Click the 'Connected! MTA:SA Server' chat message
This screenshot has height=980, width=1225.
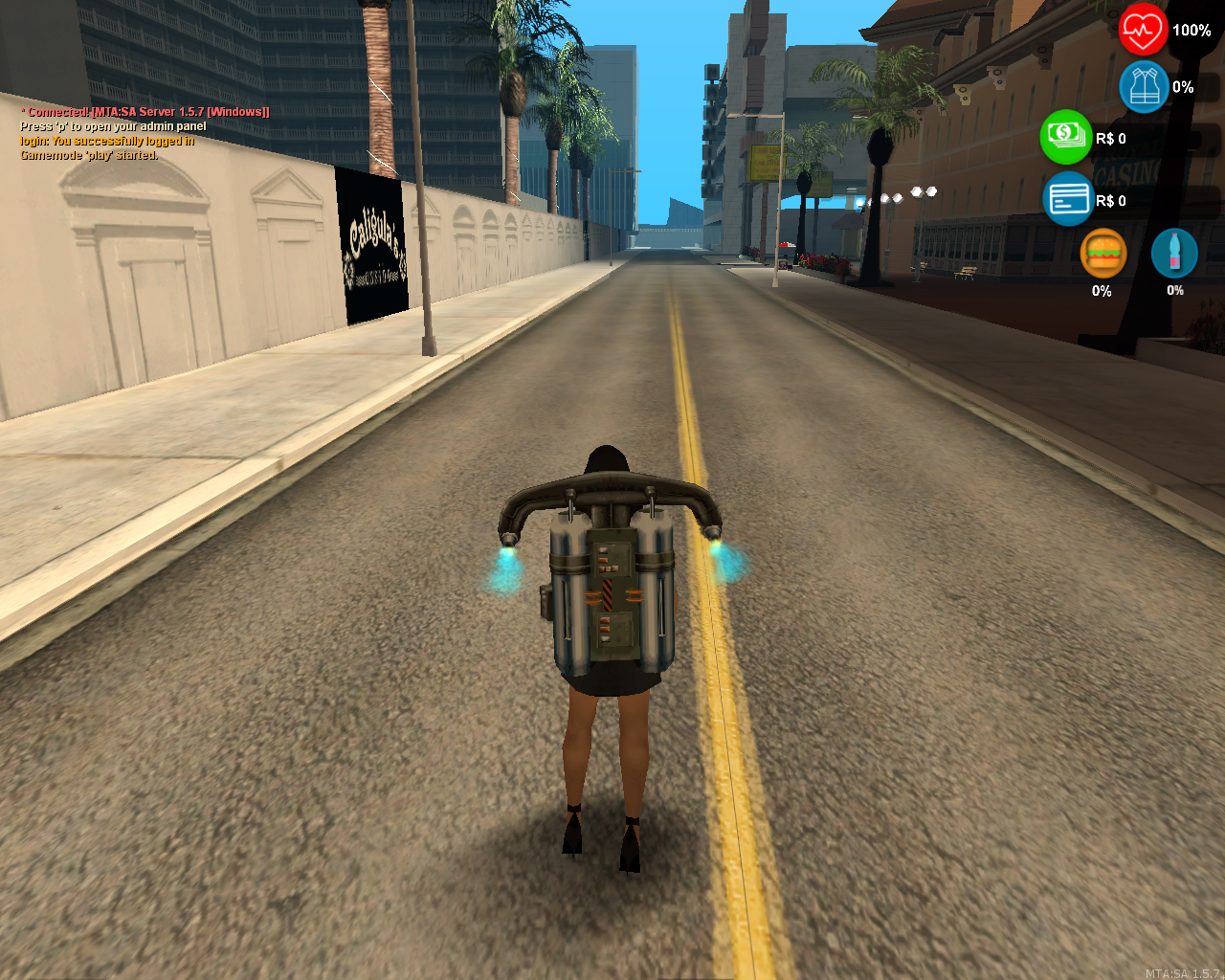pos(144,111)
